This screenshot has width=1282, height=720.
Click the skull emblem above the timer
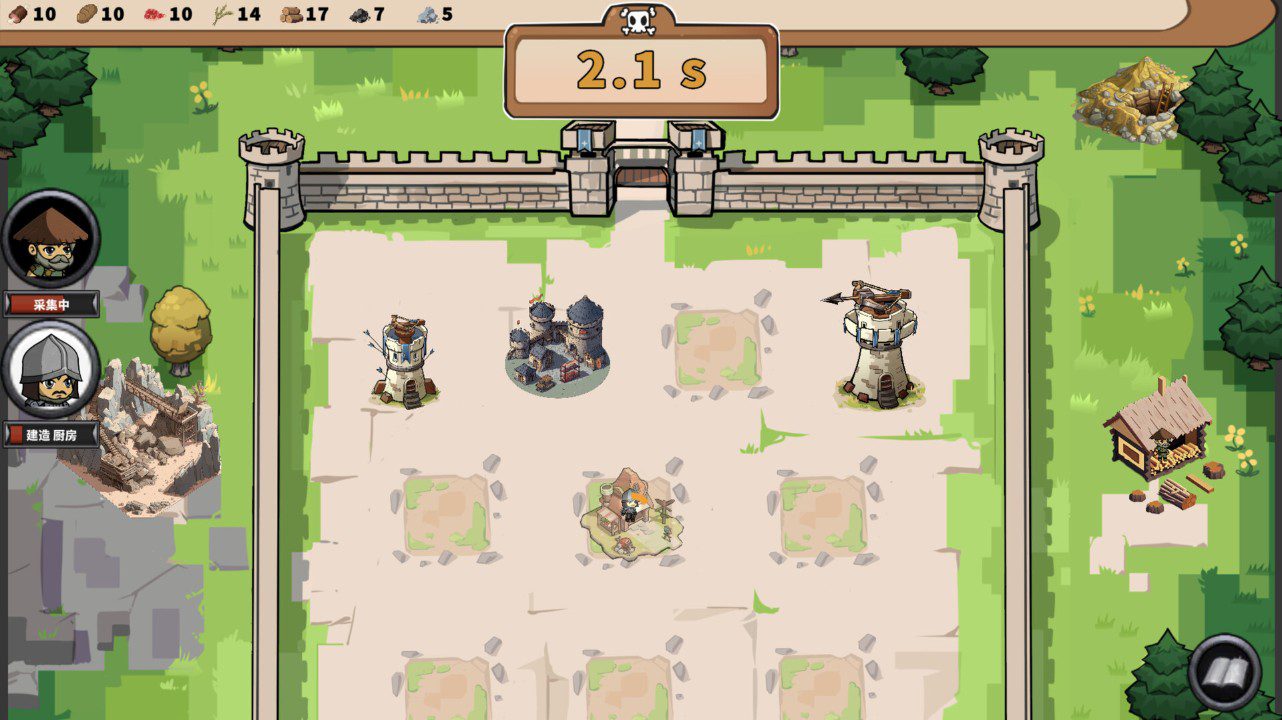[639, 20]
